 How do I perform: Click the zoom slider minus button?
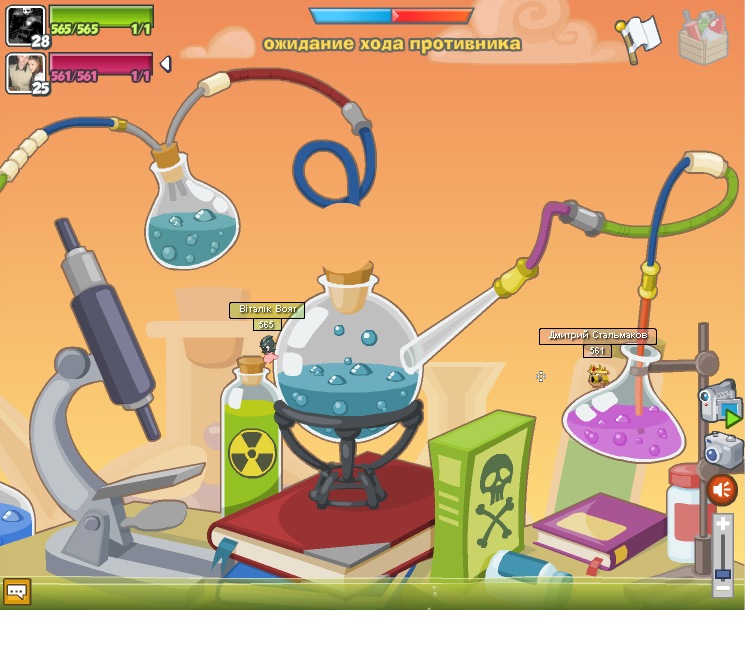(x=723, y=589)
